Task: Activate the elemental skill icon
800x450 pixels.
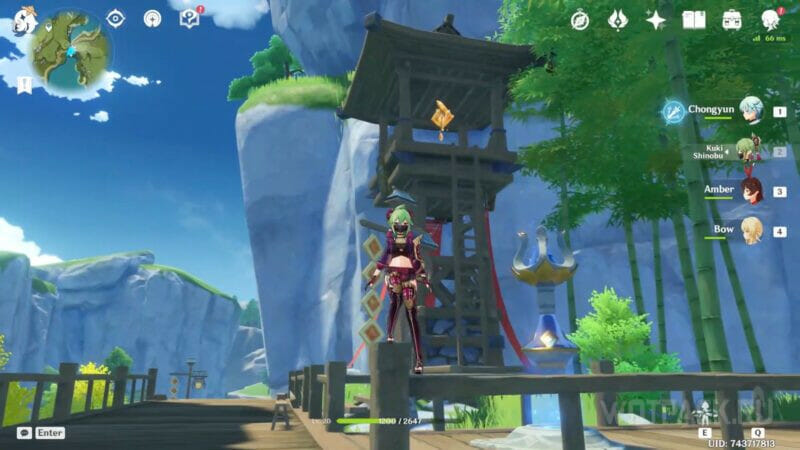Action: tap(706, 414)
